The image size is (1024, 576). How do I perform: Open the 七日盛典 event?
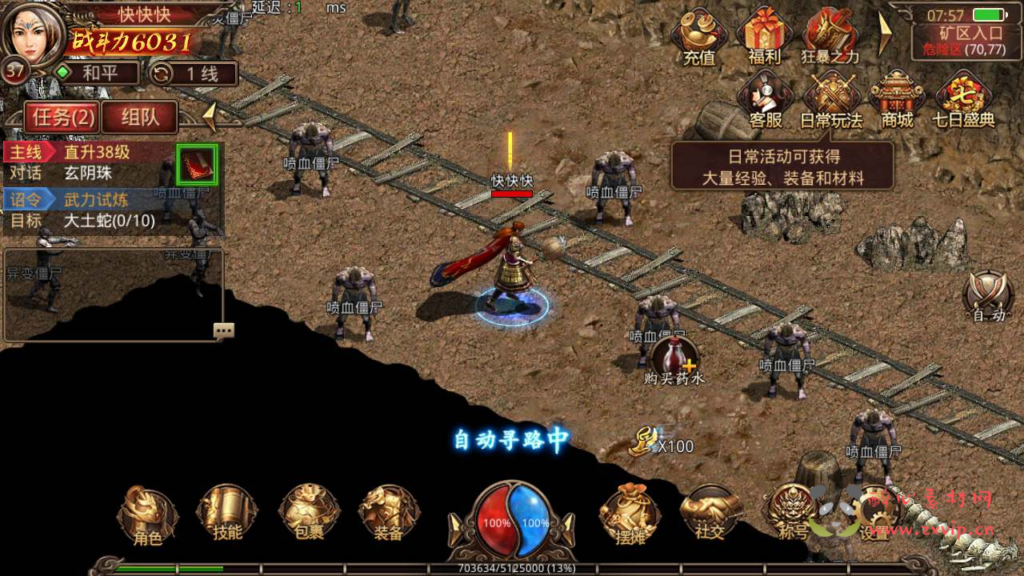coord(964,99)
